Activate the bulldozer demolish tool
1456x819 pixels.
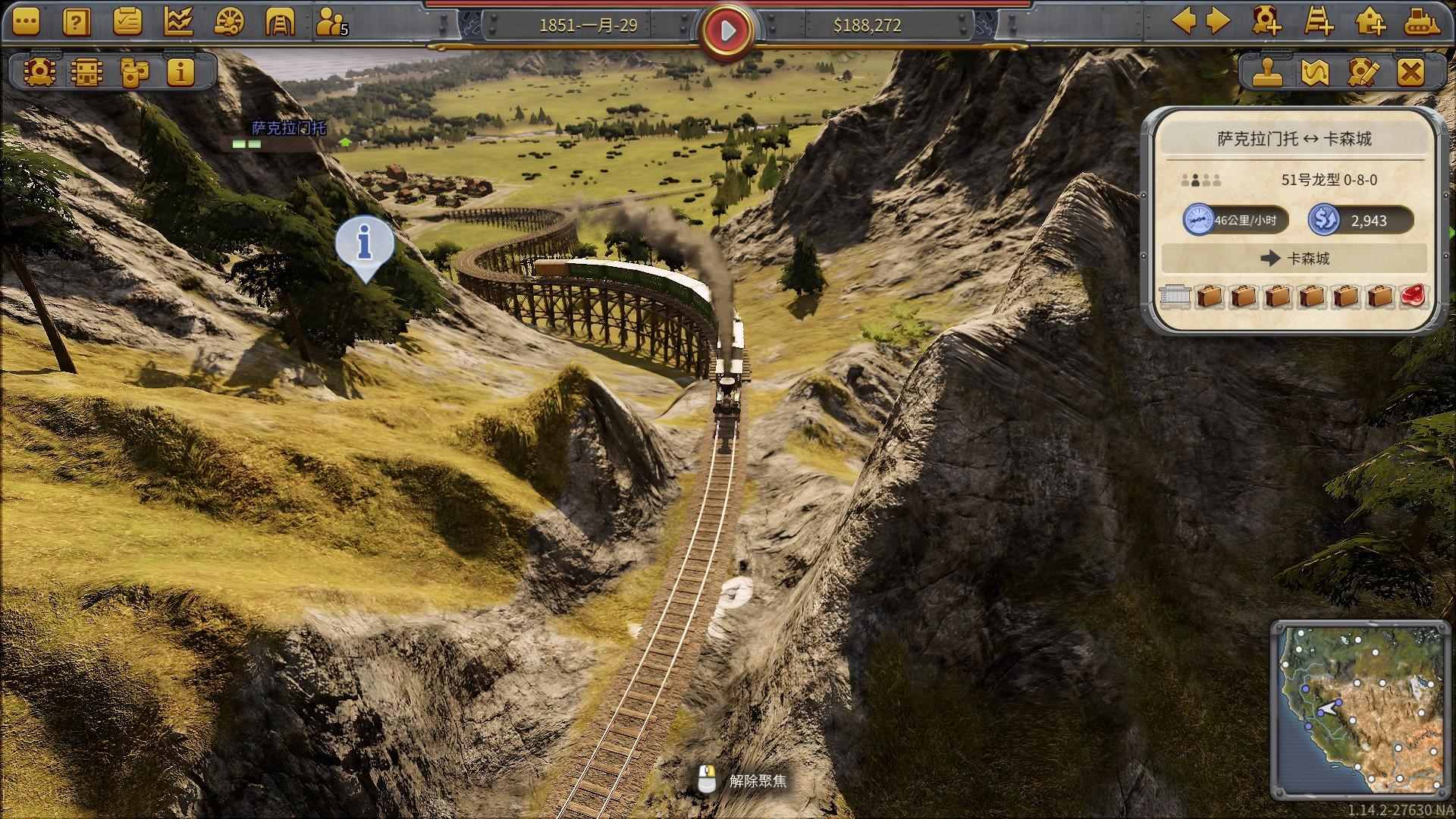[x=1421, y=21]
